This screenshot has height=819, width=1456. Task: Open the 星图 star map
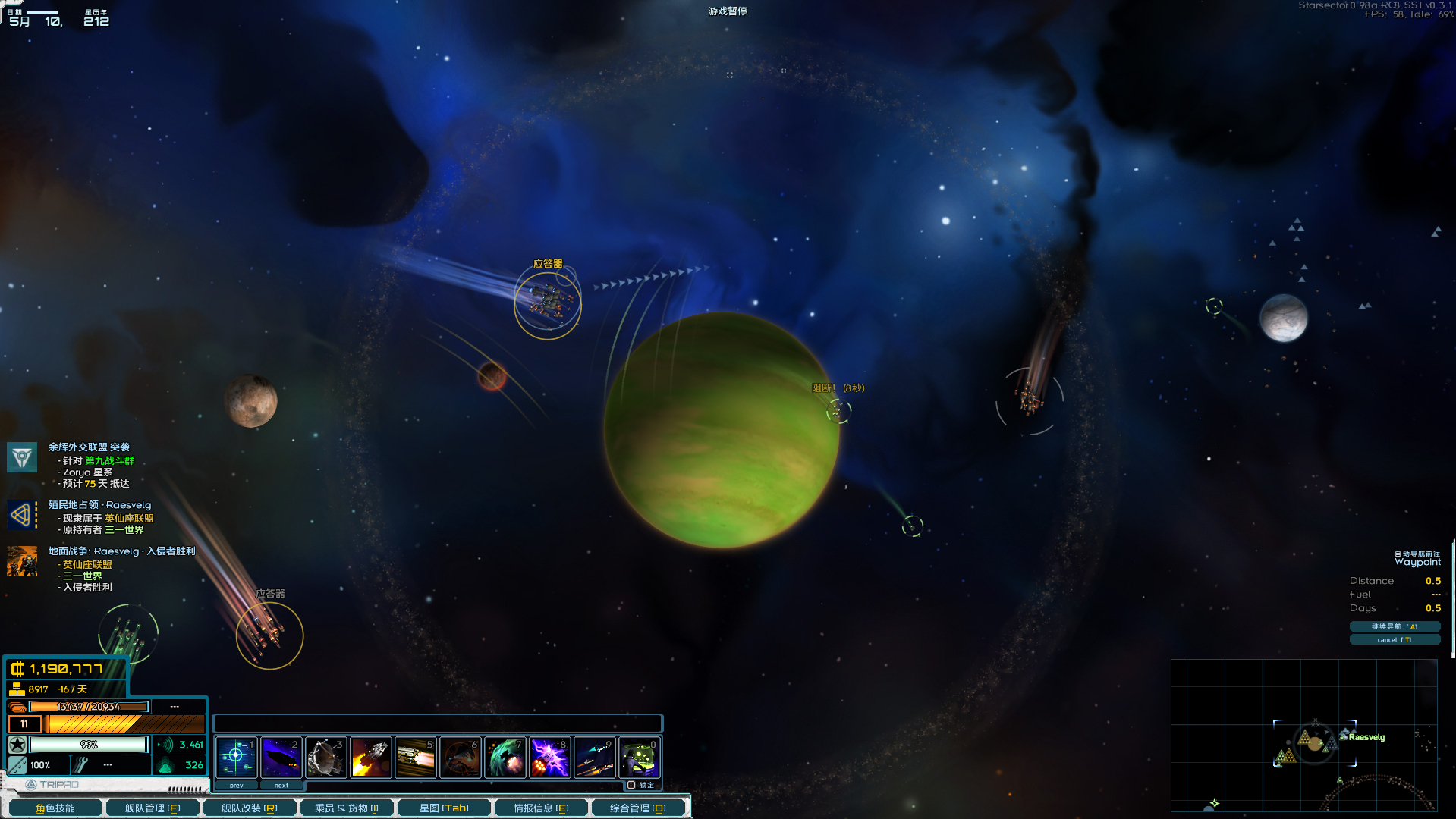click(x=444, y=808)
